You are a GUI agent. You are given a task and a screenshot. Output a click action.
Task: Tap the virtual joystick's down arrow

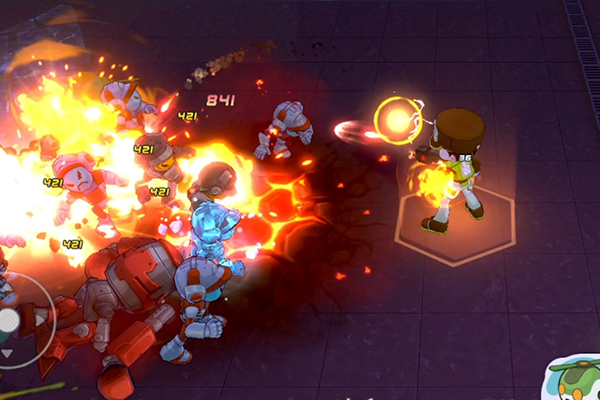click(6, 352)
